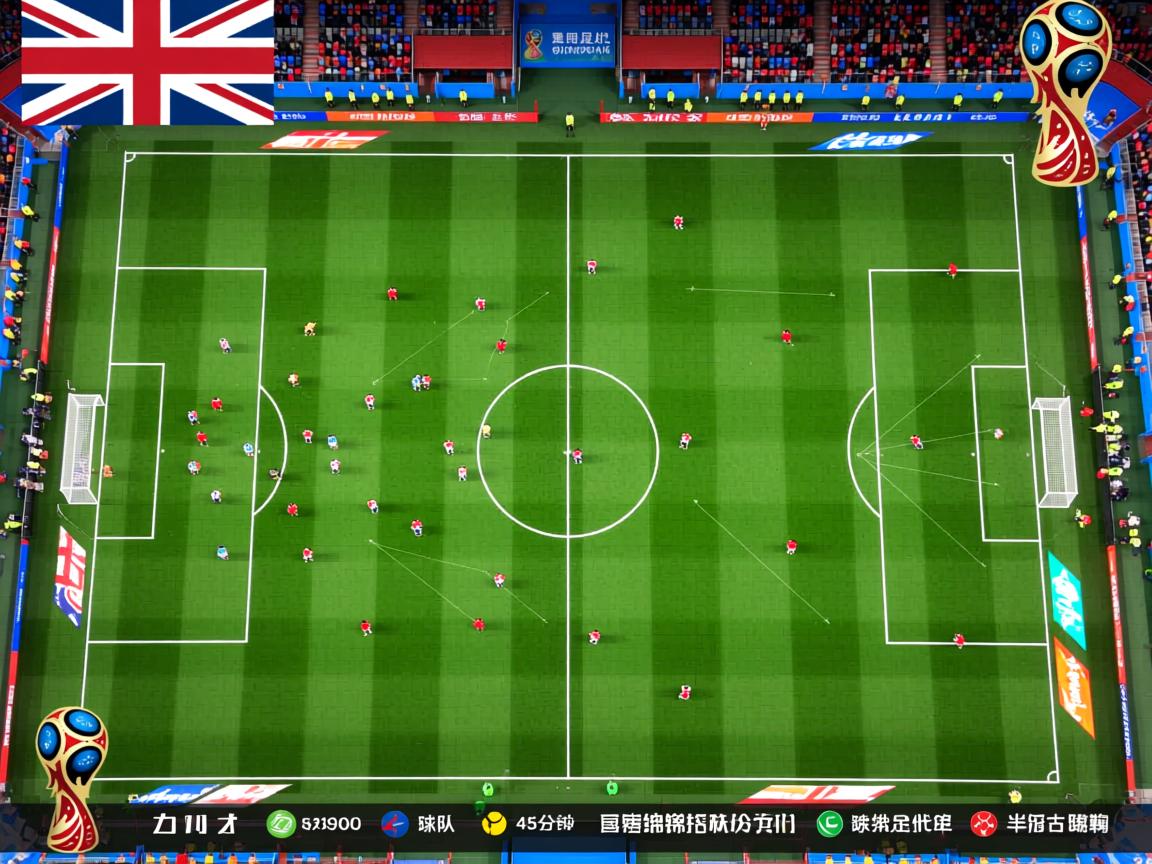This screenshot has height=864, width=1152.
Task: Activate the red icon in the bottom bar
Action: coord(983,824)
